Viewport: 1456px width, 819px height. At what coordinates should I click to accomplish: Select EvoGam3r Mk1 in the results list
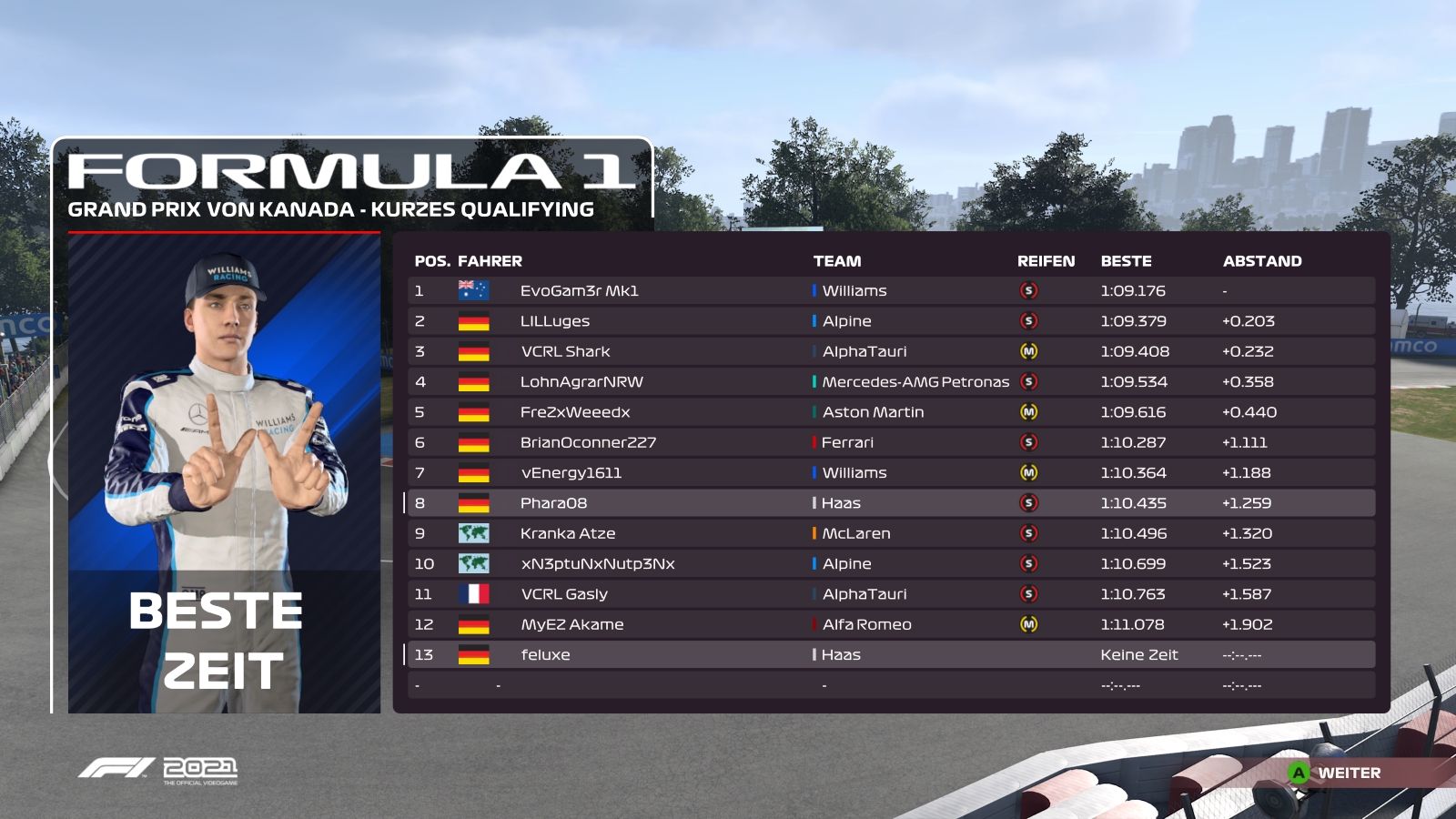pyautogui.click(x=579, y=291)
